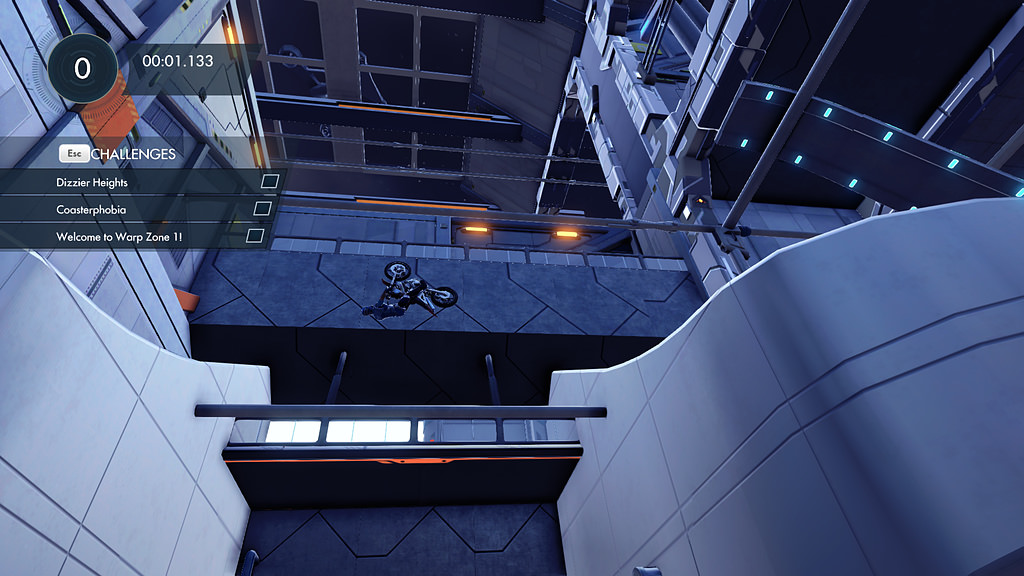The height and width of the screenshot is (576, 1024).
Task: Select the Coasterphobia challenge row
Action: (91, 209)
